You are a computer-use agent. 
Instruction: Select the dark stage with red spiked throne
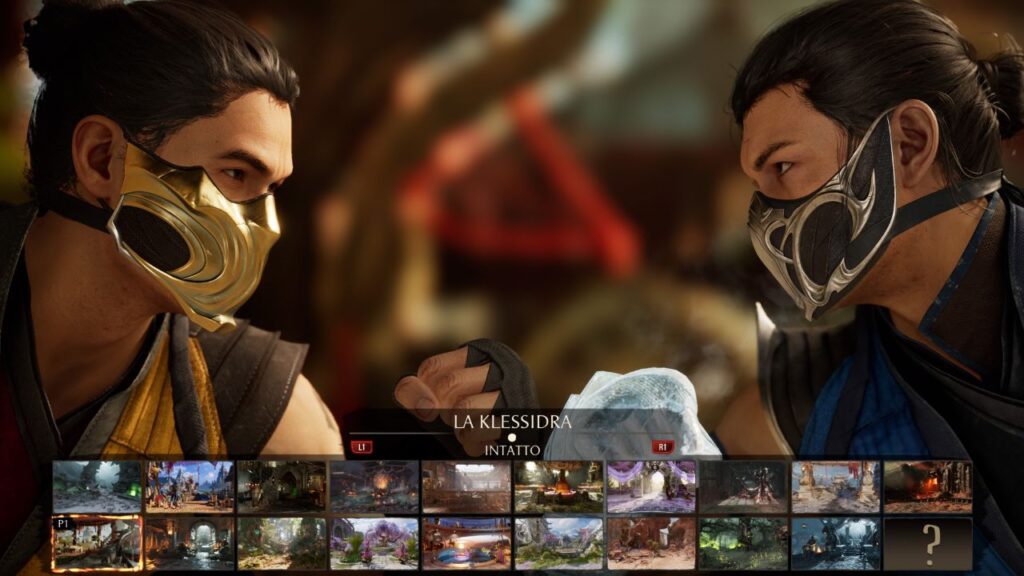[743, 486]
